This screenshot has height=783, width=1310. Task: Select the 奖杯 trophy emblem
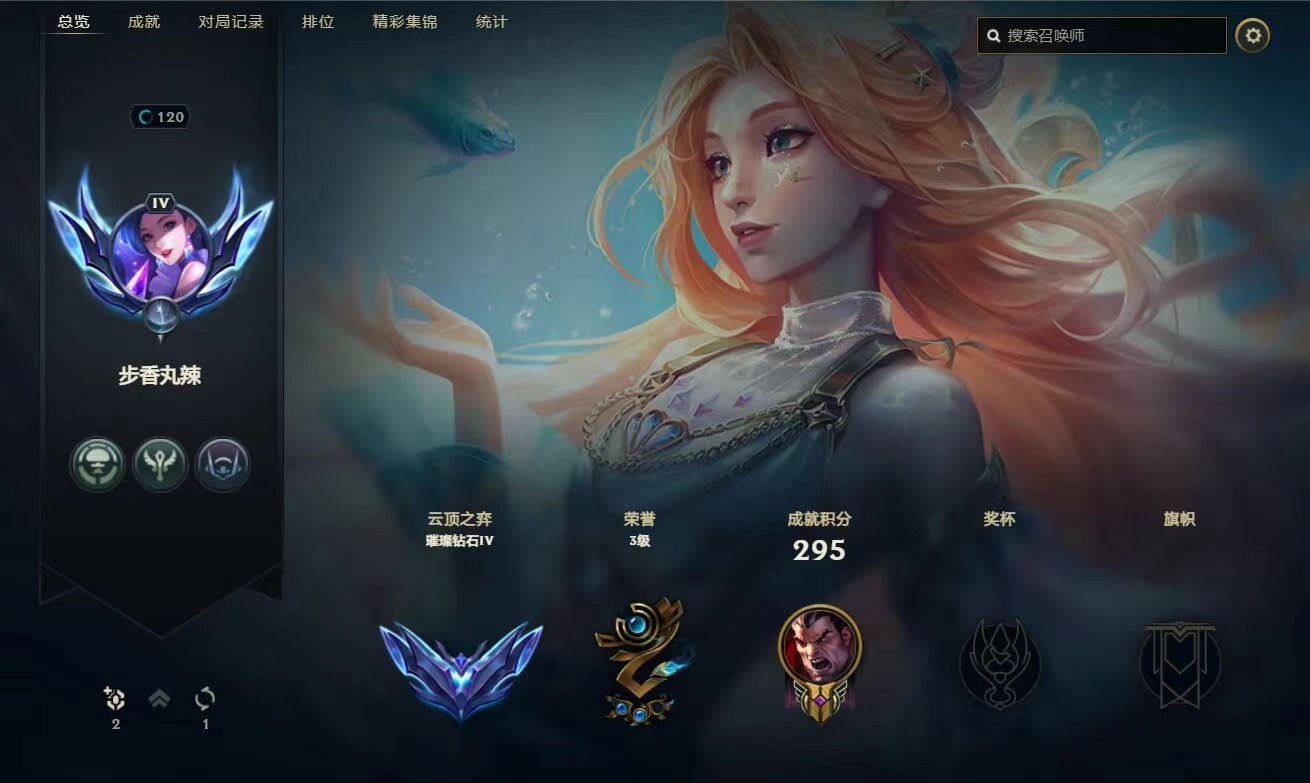click(x=999, y=663)
